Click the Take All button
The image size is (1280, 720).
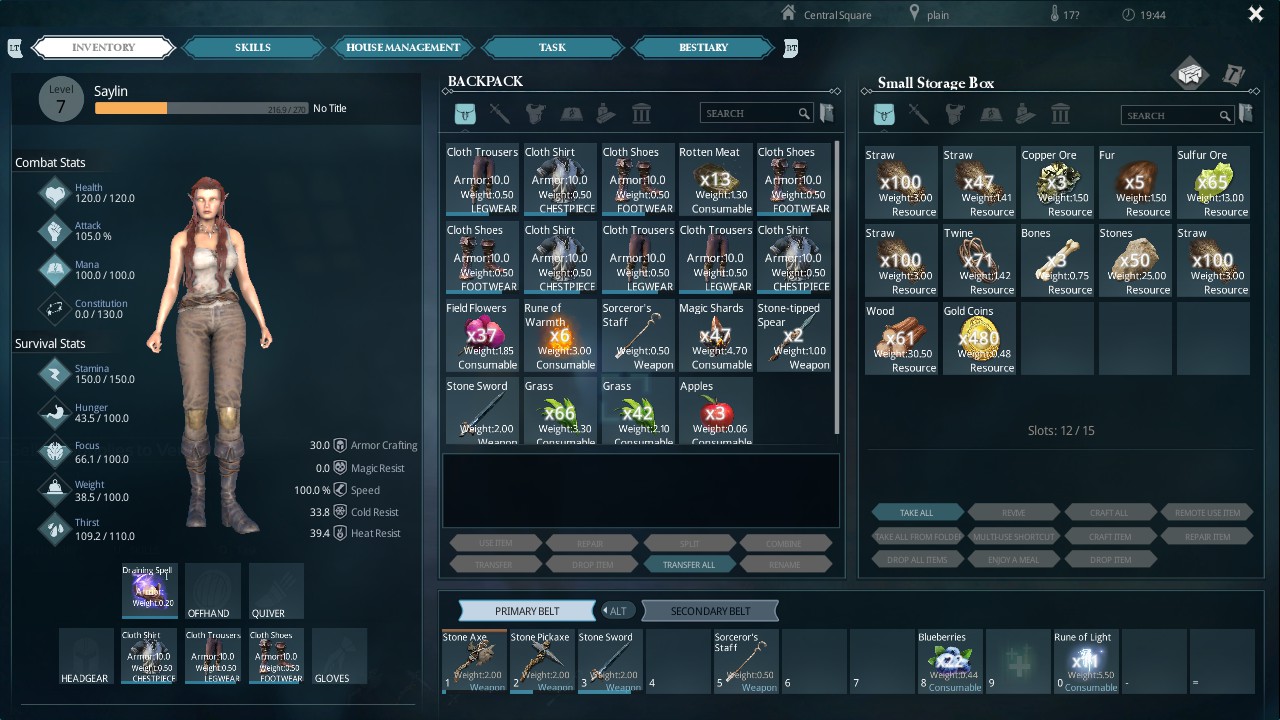tap(917, 513)
